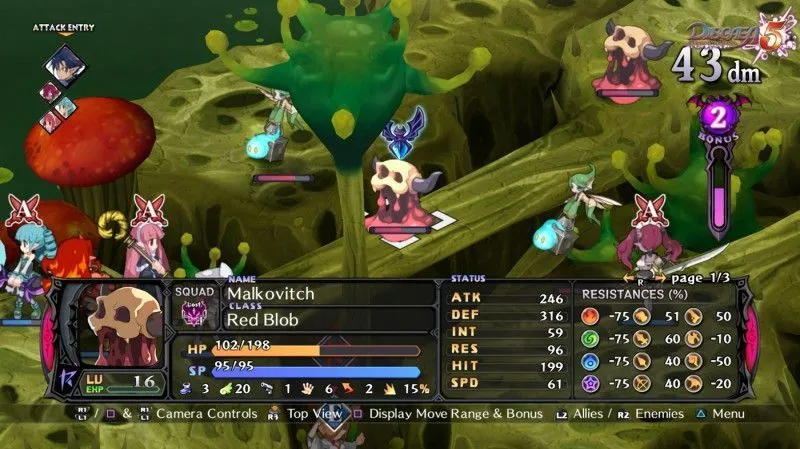Select the purple star resistance icon

tap(593, 381)
